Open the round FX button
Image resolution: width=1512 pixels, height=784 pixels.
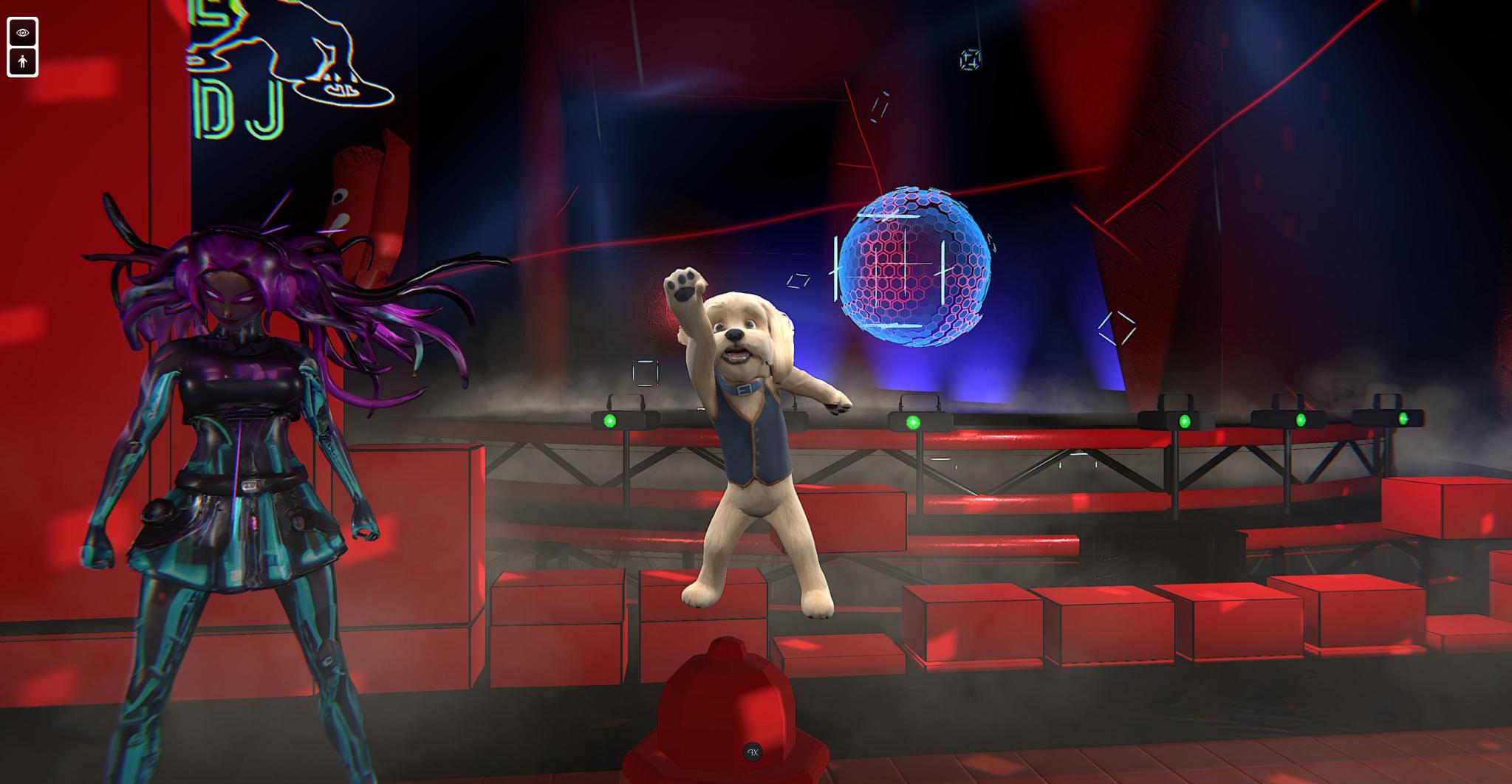753,752
